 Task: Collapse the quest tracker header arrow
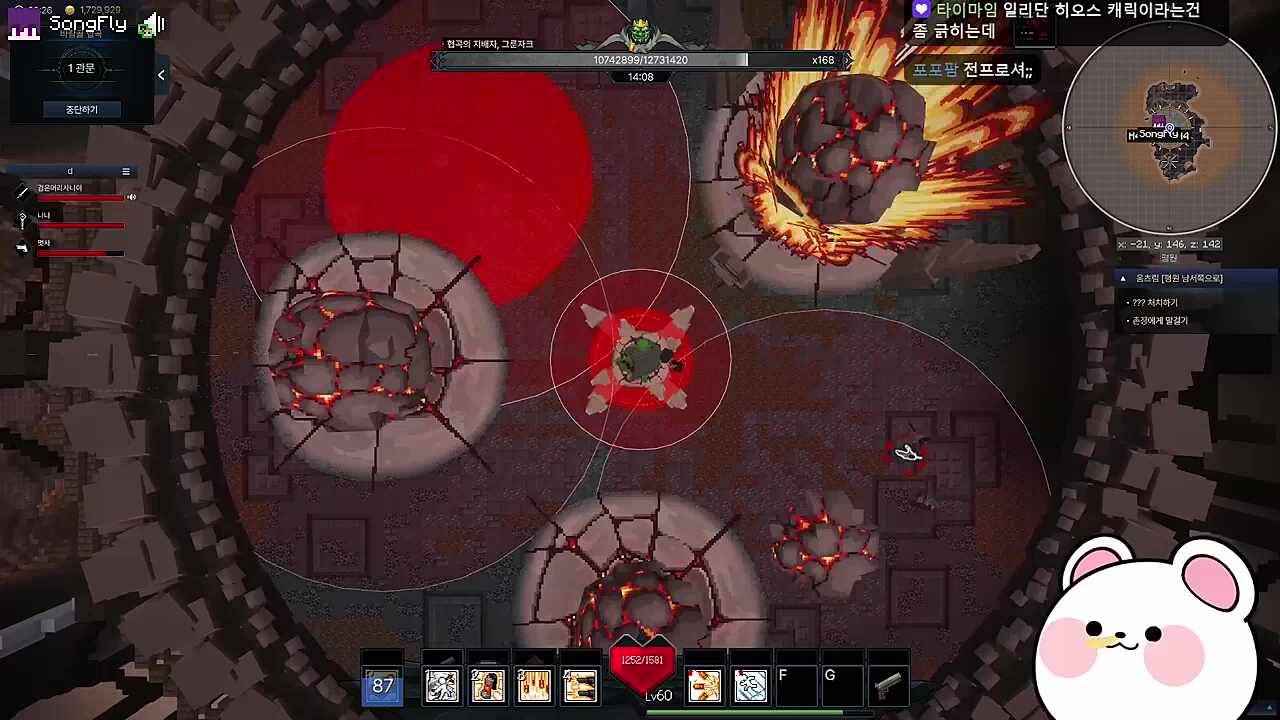(1123, 279)
